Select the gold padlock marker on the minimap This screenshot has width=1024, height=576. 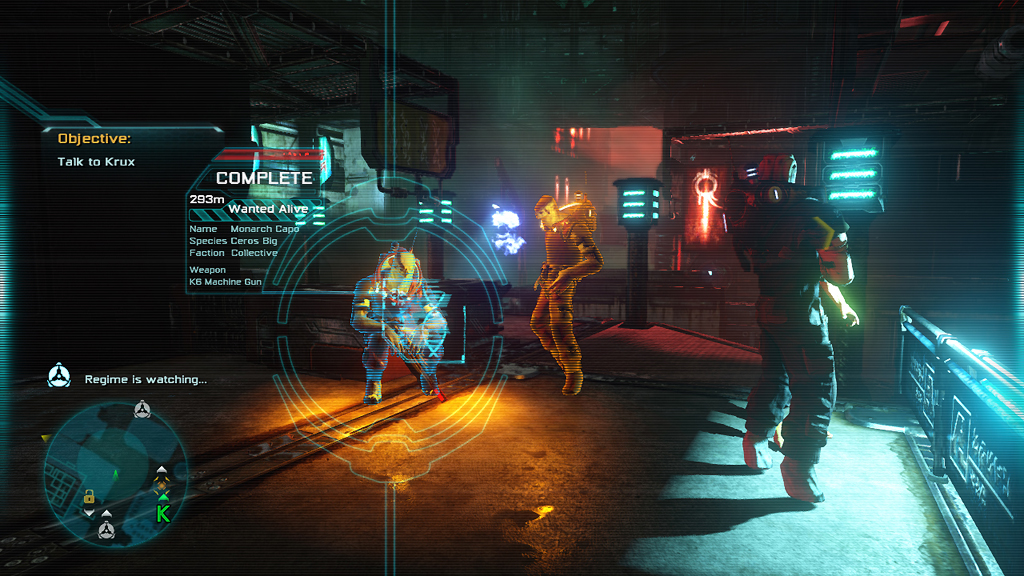coord(89,496)
